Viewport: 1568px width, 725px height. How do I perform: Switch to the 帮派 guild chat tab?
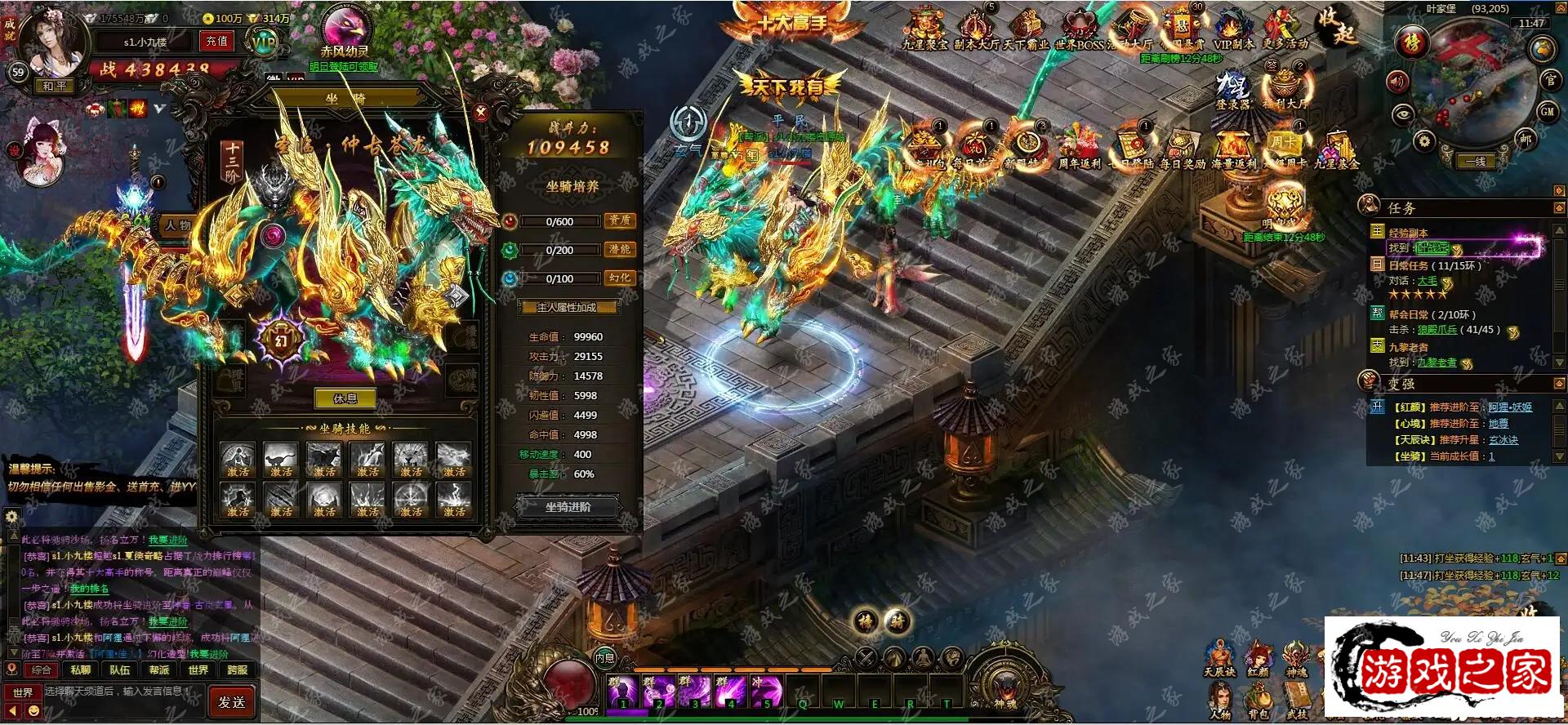pos(159,670)
